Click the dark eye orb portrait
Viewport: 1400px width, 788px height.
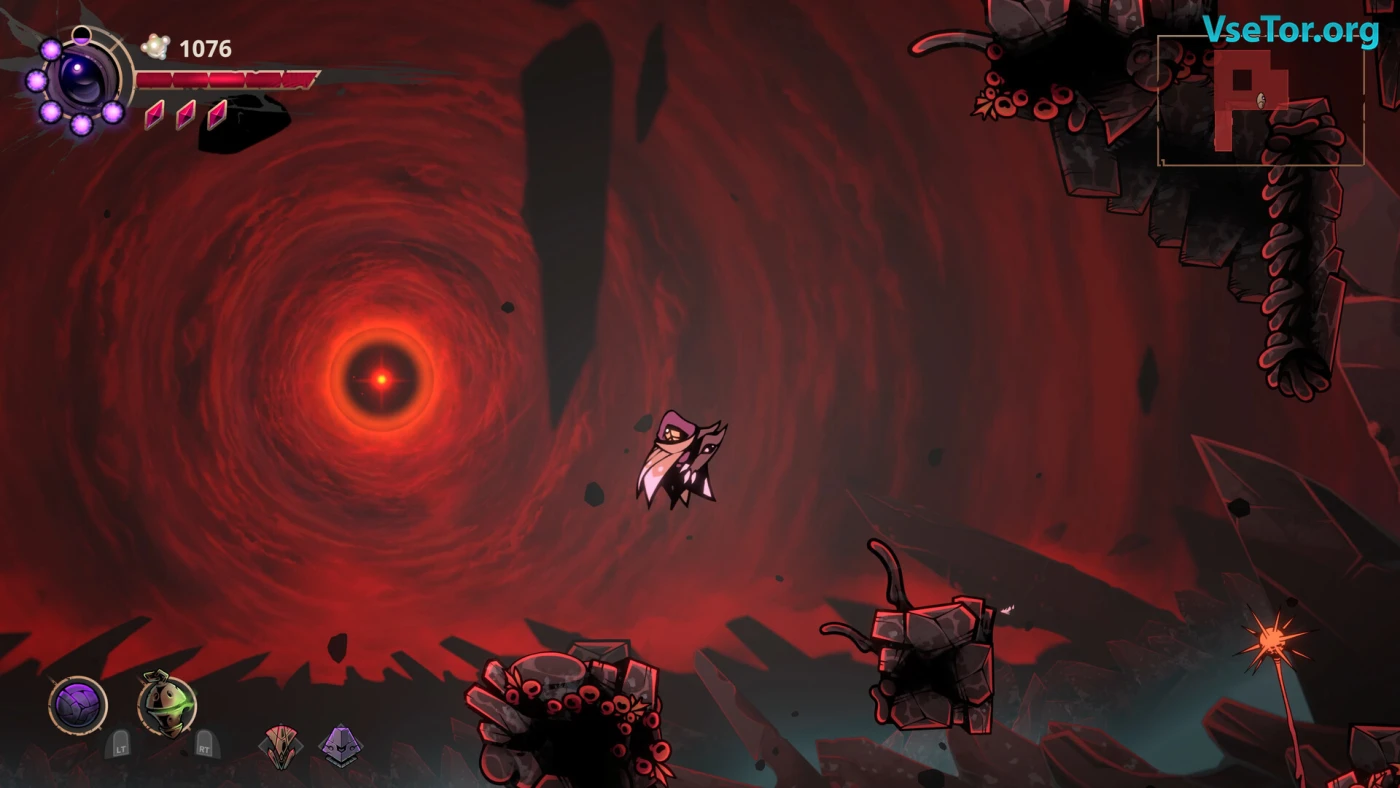(x=82, y=78)
